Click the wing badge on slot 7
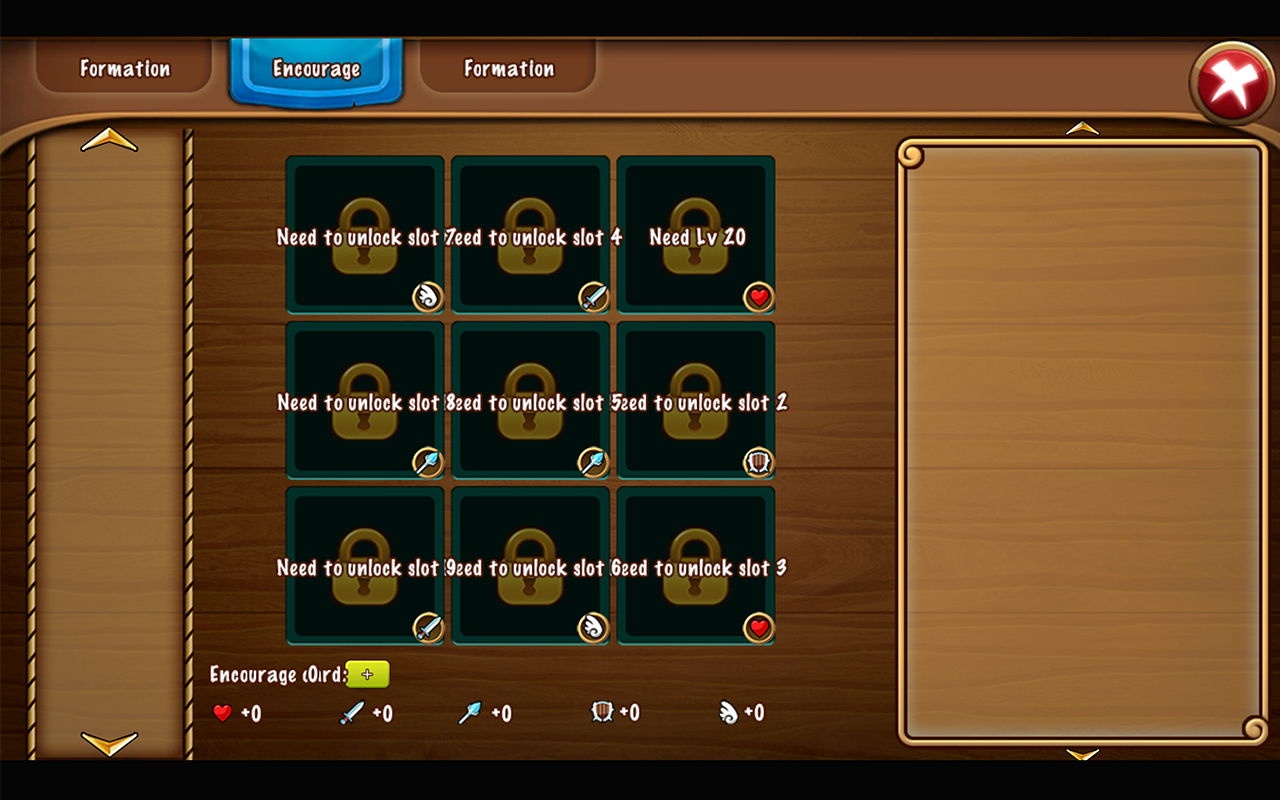1280x800 pixels. (x=427, y=296)
